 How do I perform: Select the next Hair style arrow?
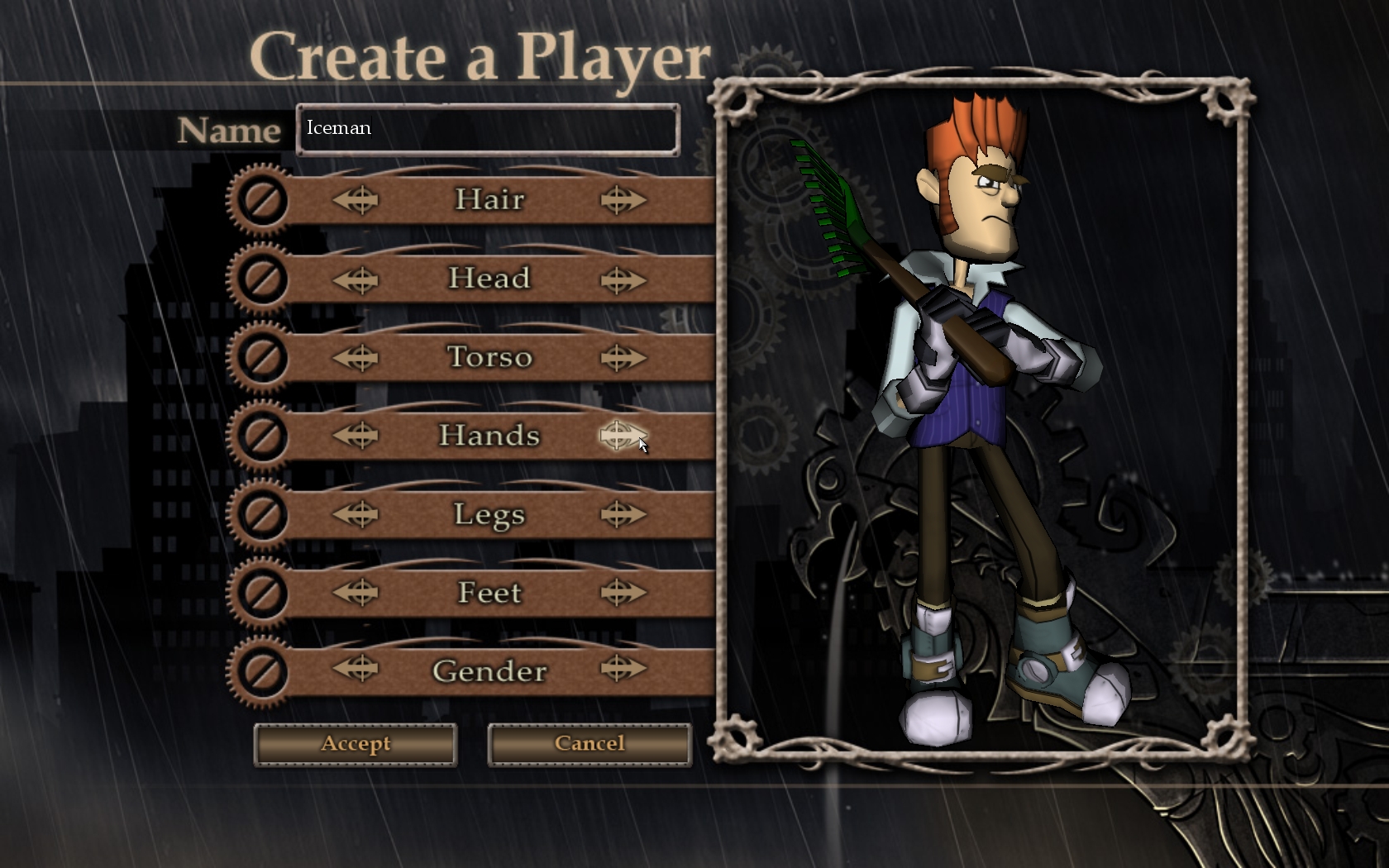622,200
